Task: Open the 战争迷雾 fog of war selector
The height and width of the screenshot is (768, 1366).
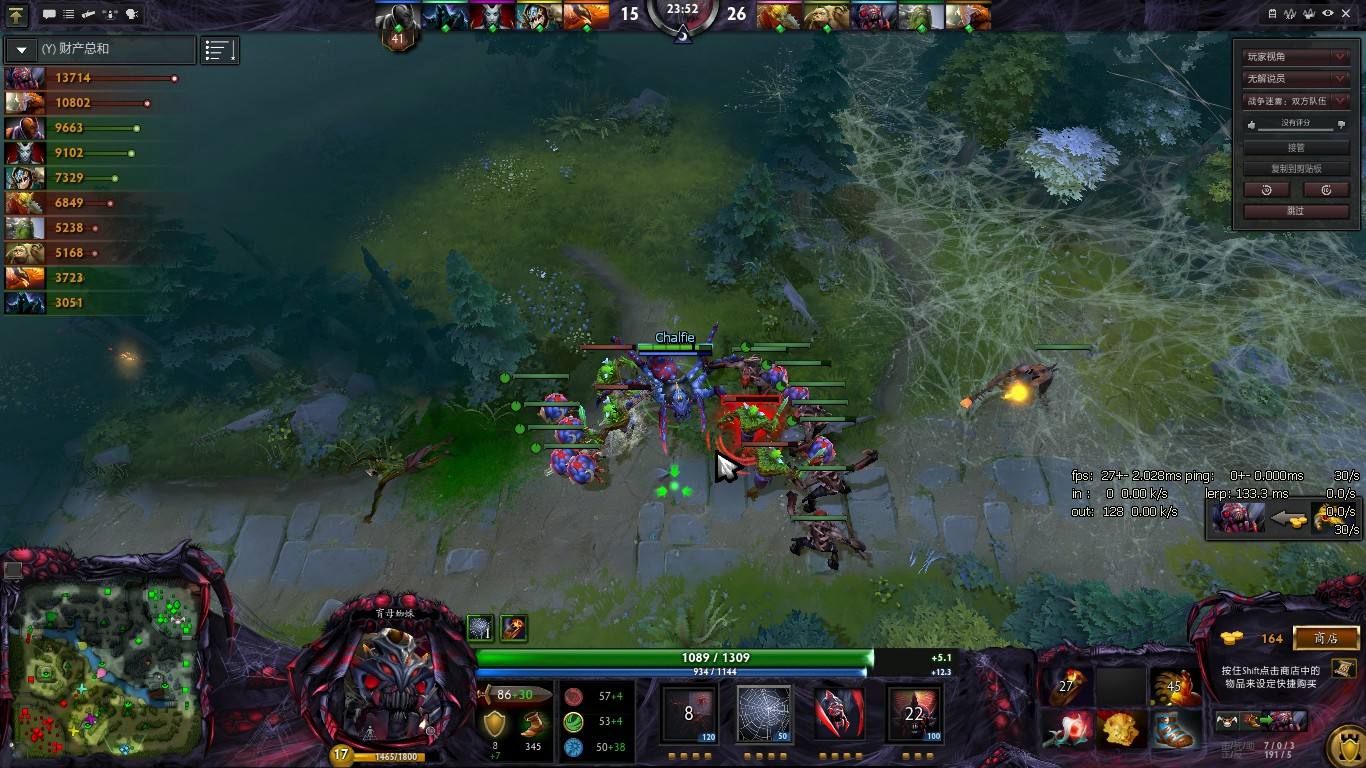Action: tap(1295, 101)
